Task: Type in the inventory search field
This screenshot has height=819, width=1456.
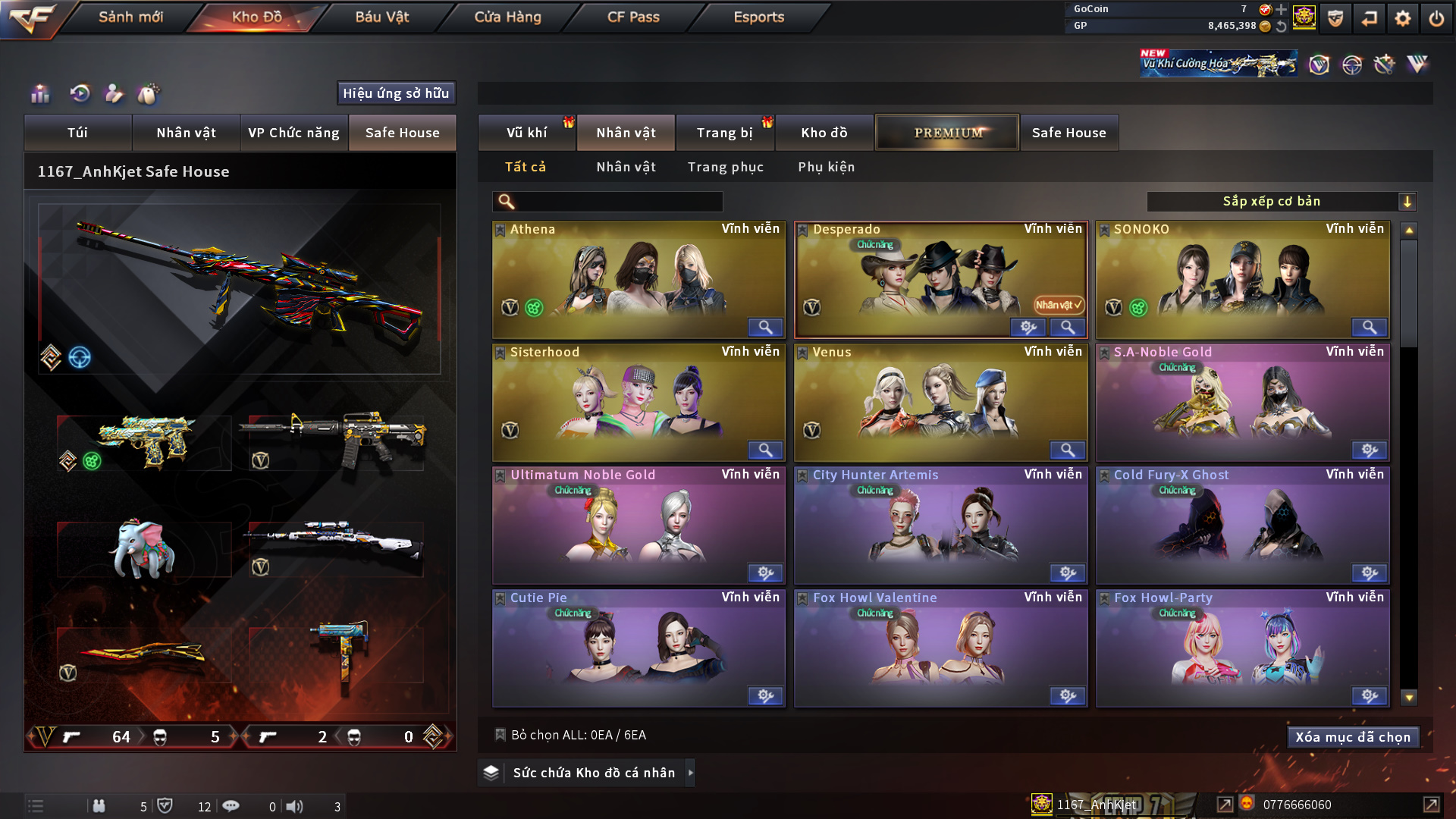Action: coord(618,202)
